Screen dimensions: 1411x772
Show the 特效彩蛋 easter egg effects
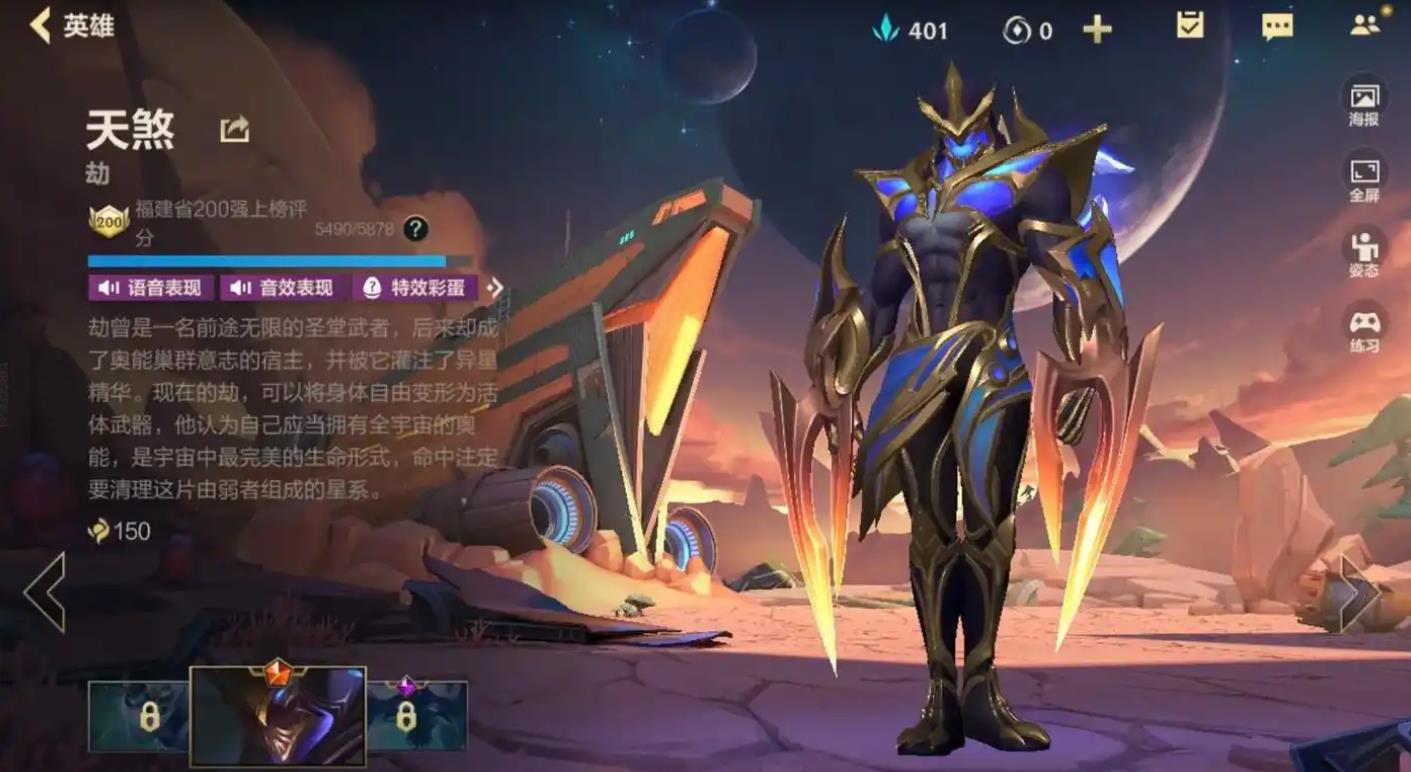pos(415,288)
